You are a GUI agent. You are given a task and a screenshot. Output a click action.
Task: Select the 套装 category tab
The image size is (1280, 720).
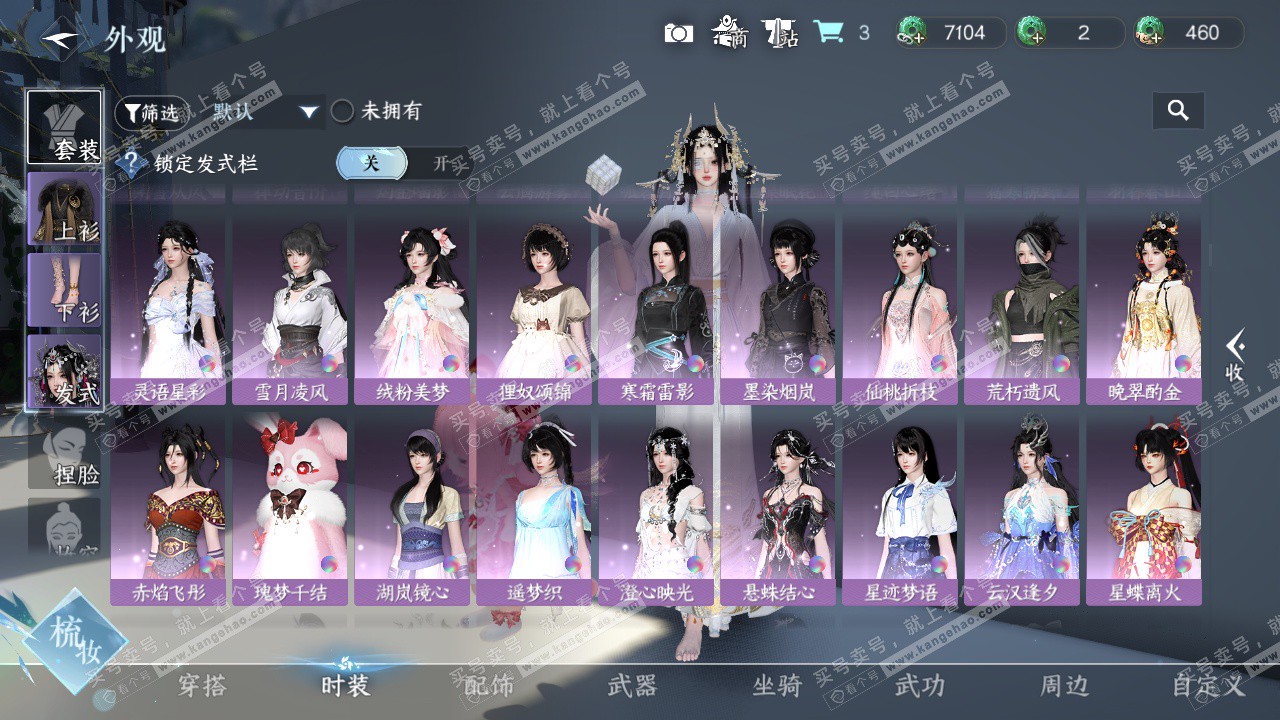[64, 128]
